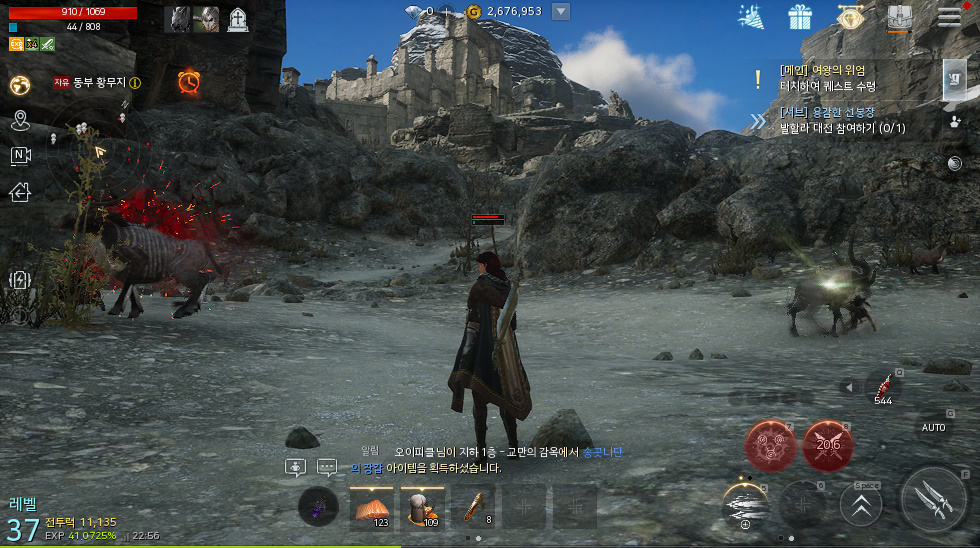This screenshot has height=548, width=980.
Task: Toggle the camera mode icon
Action: 20,156
